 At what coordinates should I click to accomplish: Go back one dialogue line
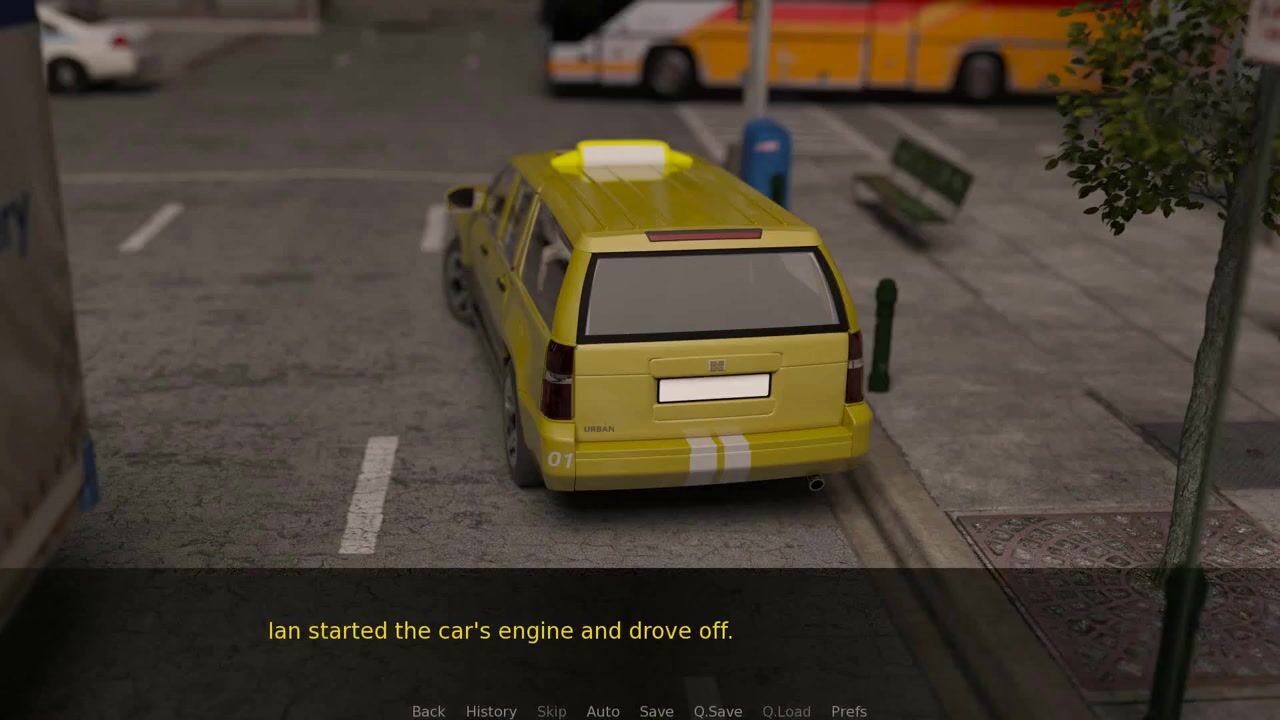pyautogui.click(x=428, y=711)
